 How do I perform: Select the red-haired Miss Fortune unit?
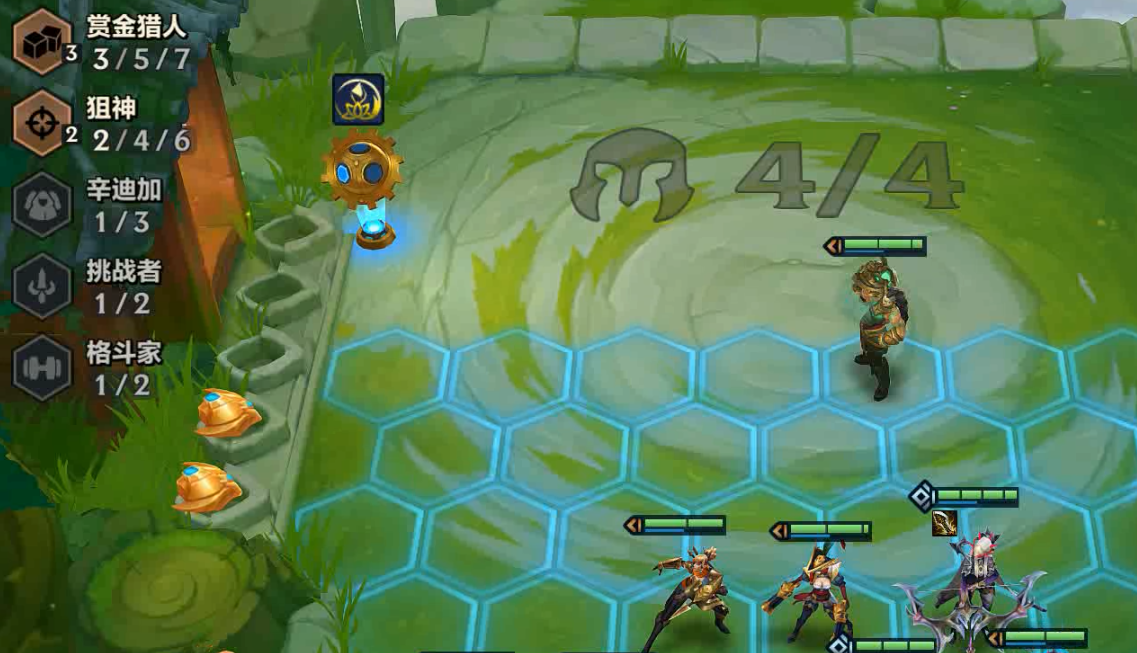click(812, 592)
